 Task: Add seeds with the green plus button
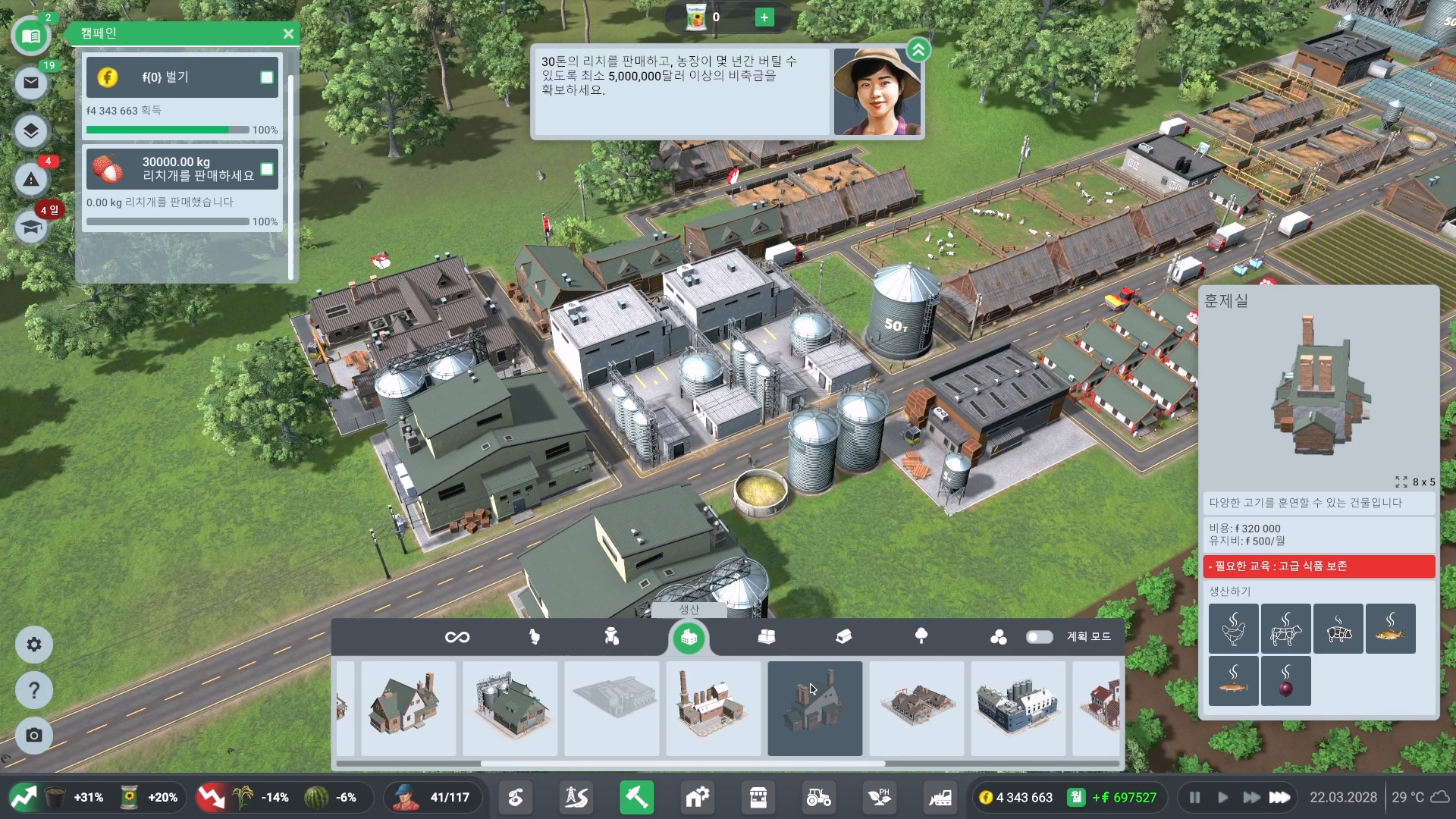(764, 17)
